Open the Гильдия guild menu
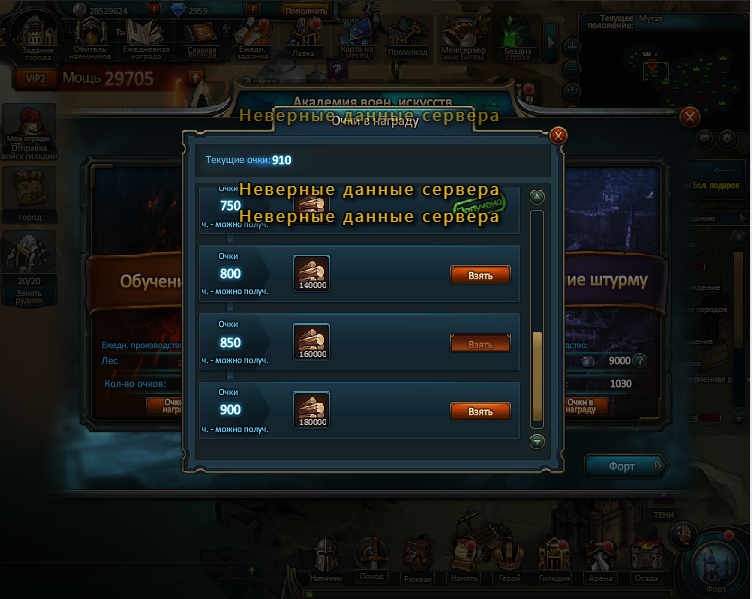This screenshot has width=752, height=599. pos(554,558)
